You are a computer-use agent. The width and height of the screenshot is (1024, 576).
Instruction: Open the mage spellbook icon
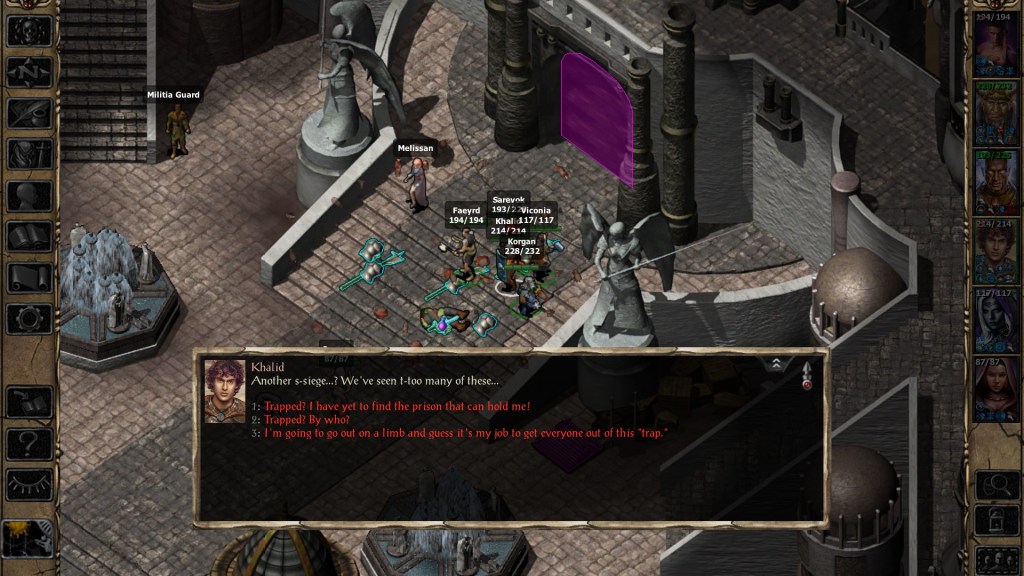click(x=29, y=236)
